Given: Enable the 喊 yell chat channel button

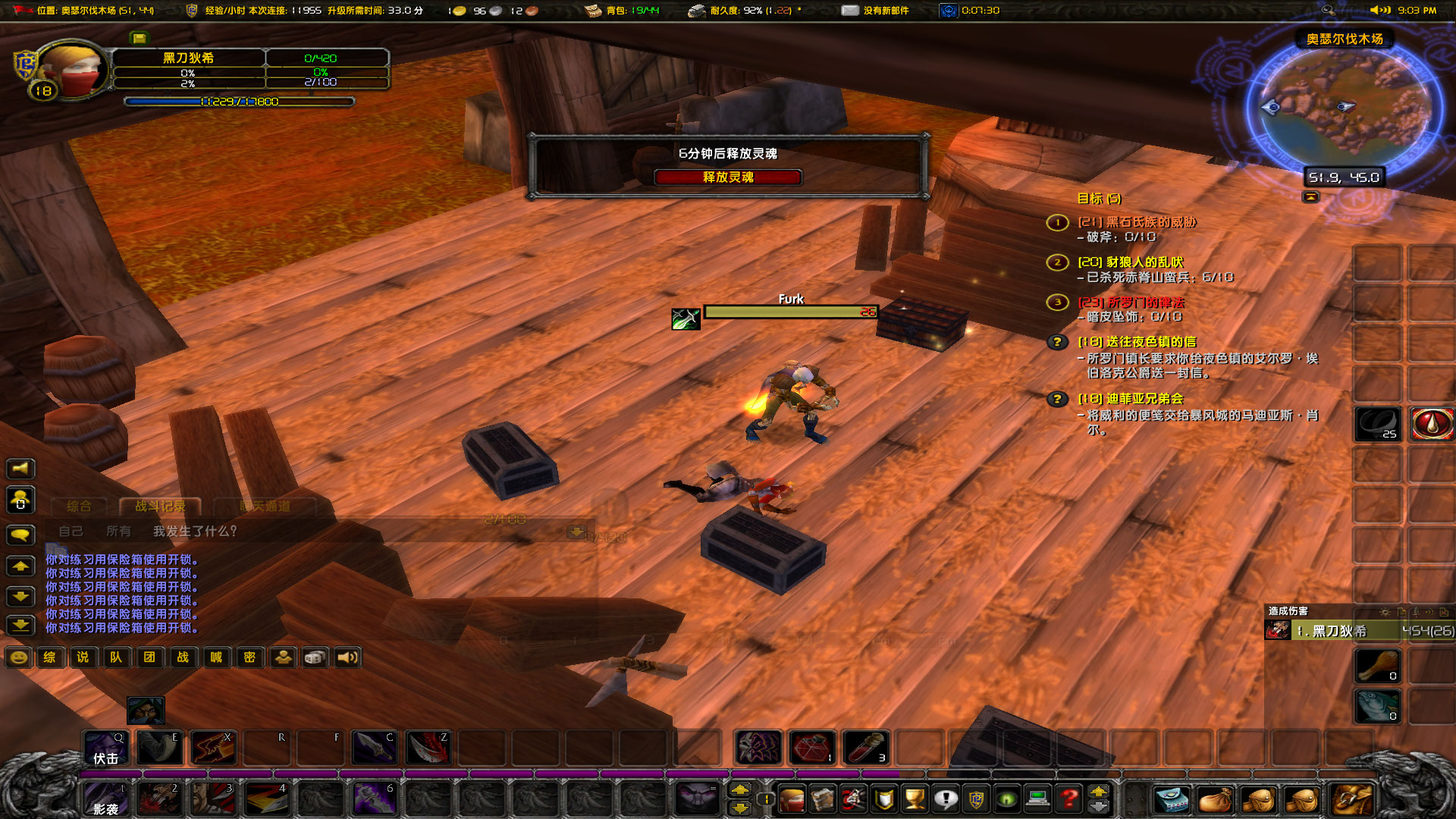Looking at the screenshot, I should pyautogui.click(x=216, y=657).
